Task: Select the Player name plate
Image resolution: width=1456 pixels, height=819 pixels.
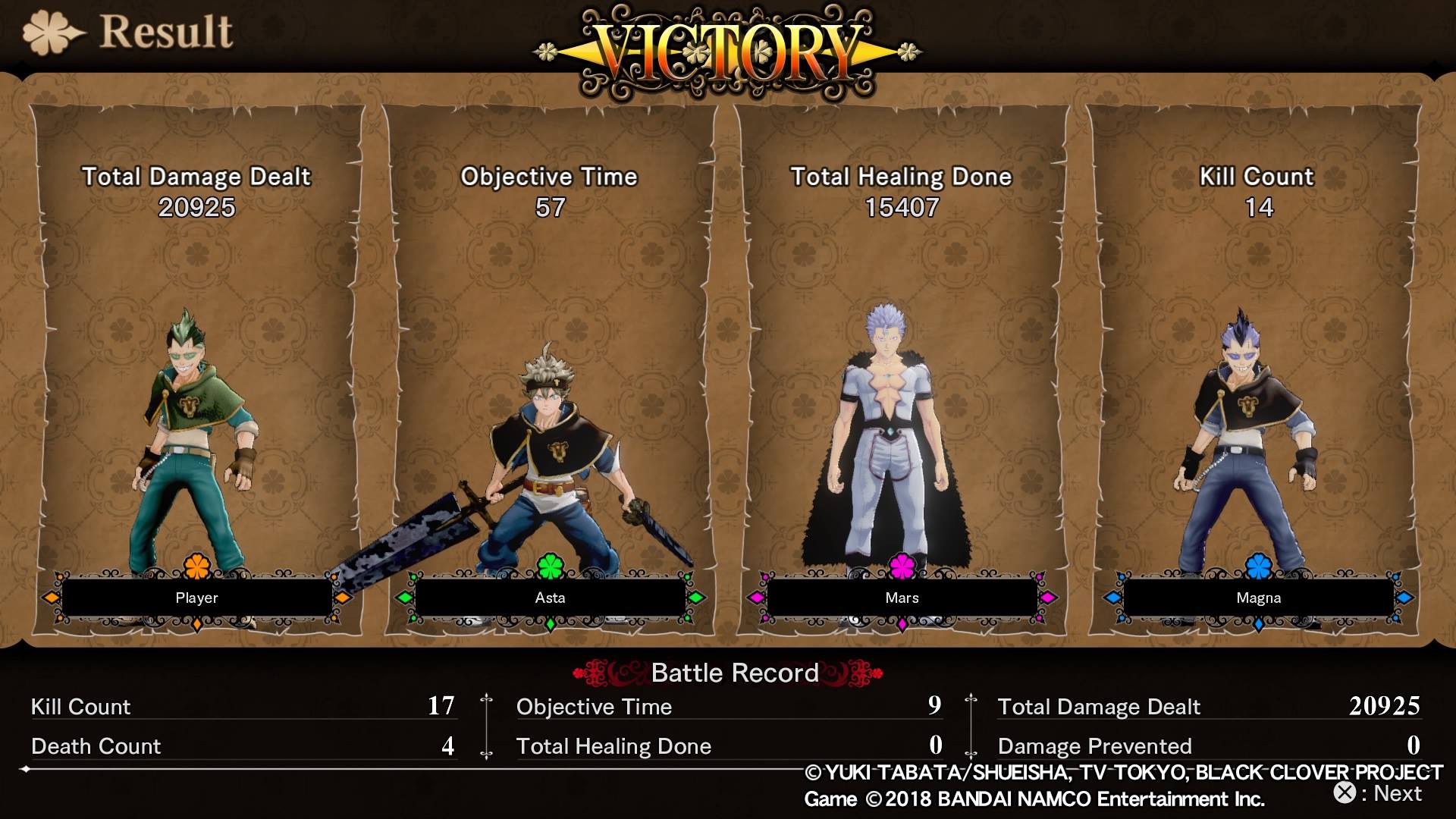Action: pos(196,598)
